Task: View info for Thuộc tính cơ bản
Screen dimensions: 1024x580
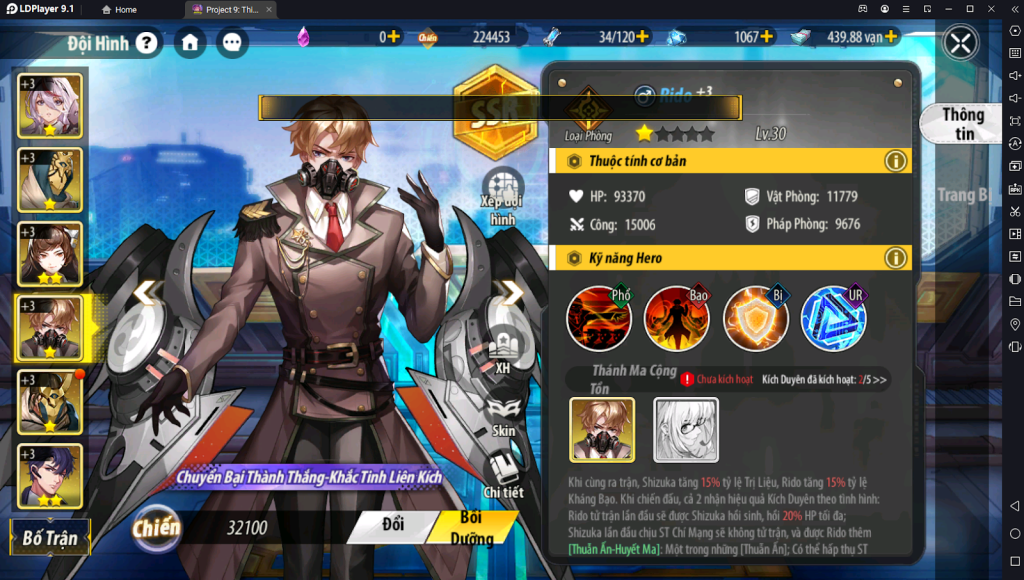Action: coord(895,161)
